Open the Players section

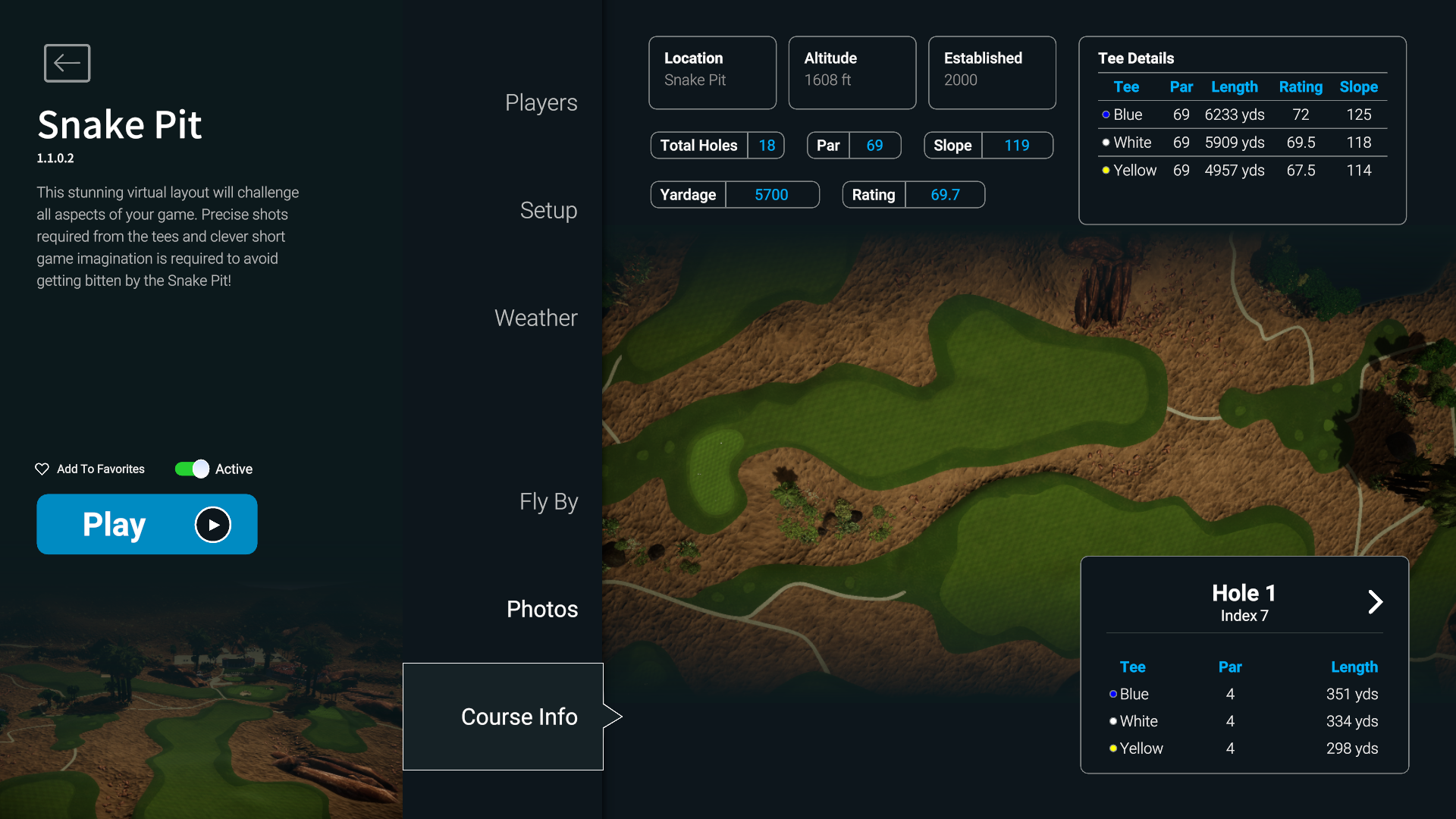pos(541,102)
